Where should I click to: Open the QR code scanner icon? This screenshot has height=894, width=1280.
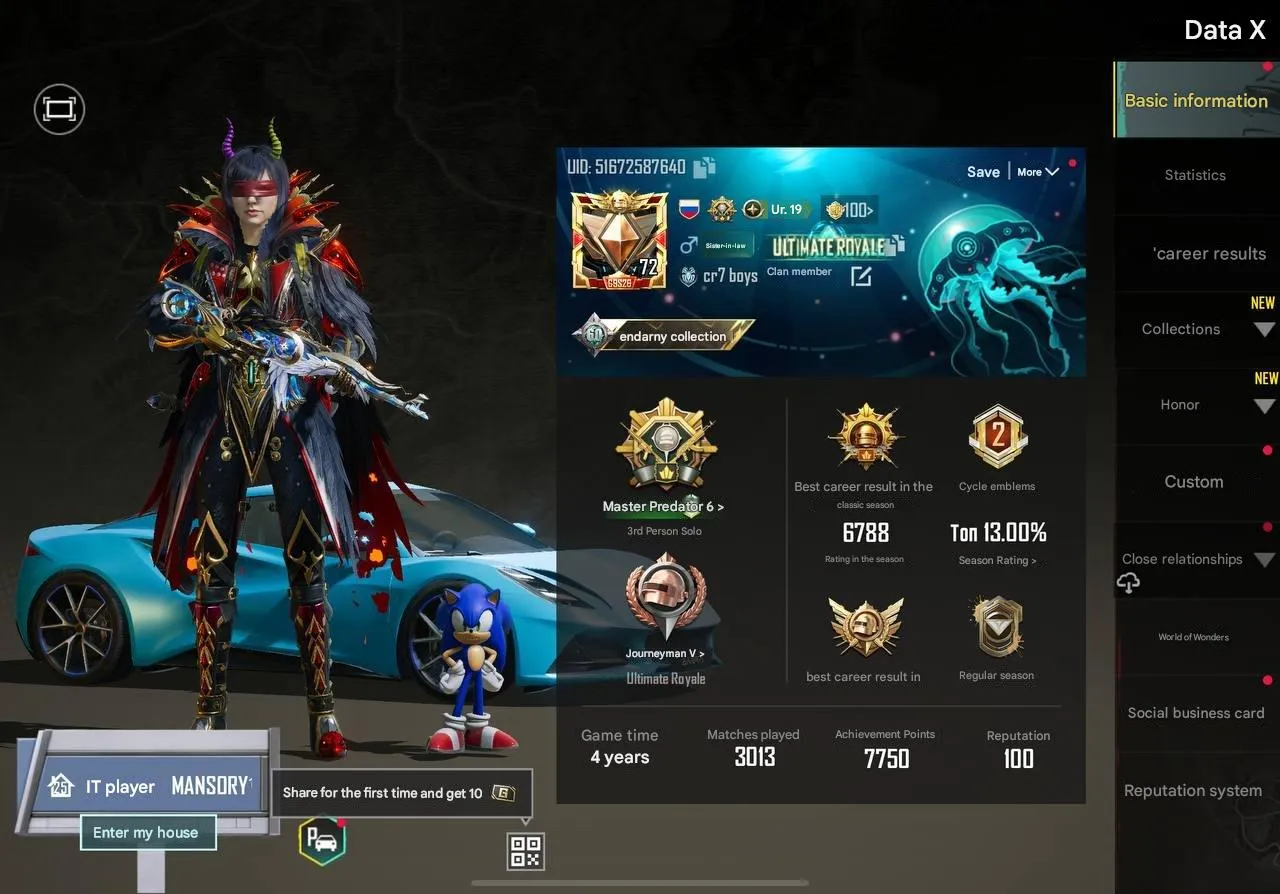click(524, 851)
